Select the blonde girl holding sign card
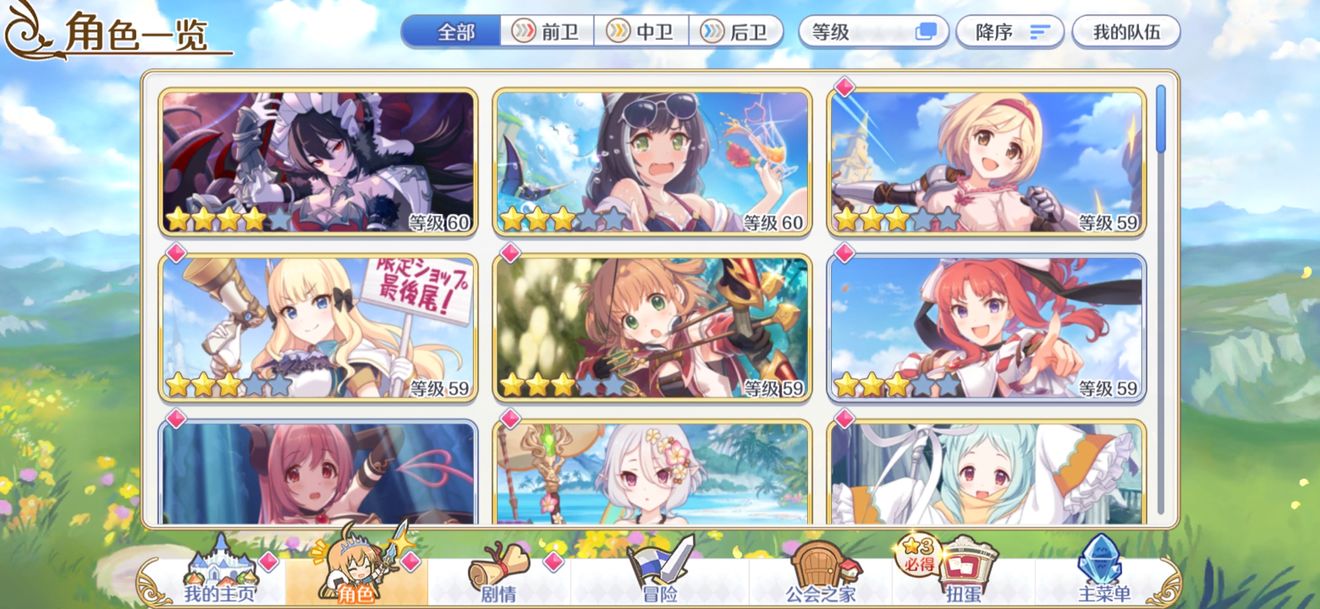Viewport: 1320px width, 609px height. tap(318, 328)
